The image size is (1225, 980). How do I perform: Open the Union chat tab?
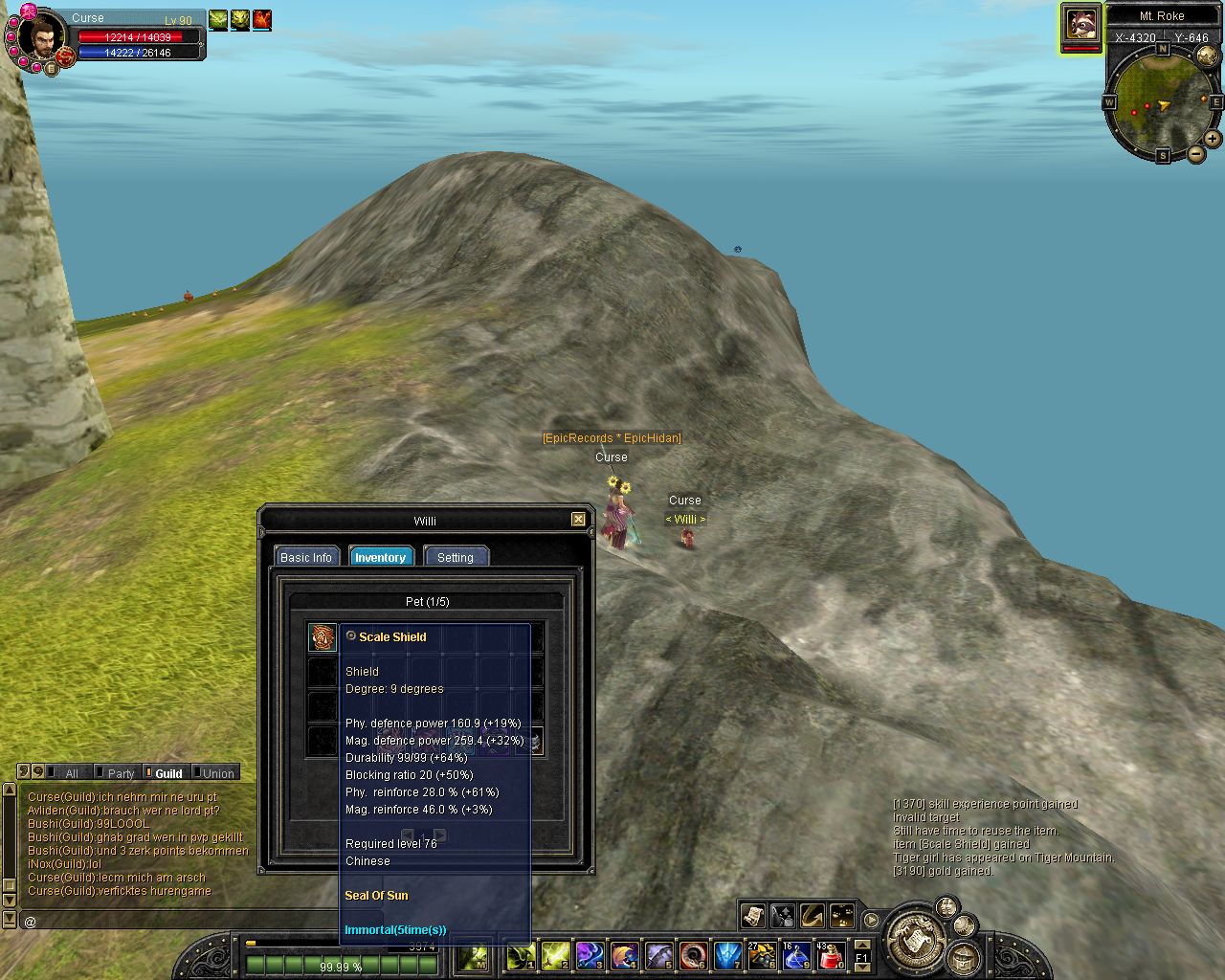[x=217, y=773]
